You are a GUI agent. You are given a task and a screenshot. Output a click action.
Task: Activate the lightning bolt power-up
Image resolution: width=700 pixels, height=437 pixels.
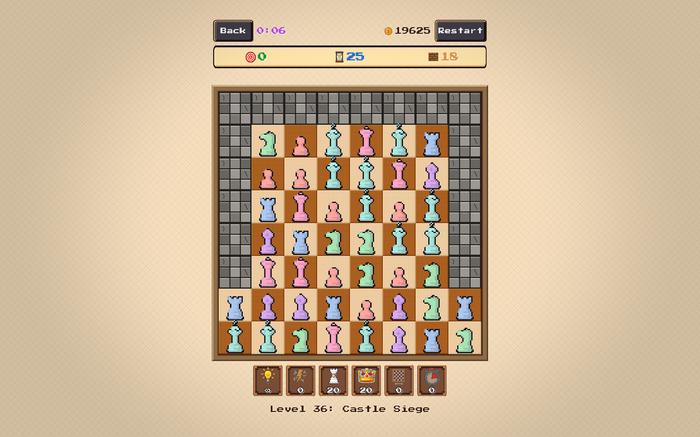[x=300, y=380]
